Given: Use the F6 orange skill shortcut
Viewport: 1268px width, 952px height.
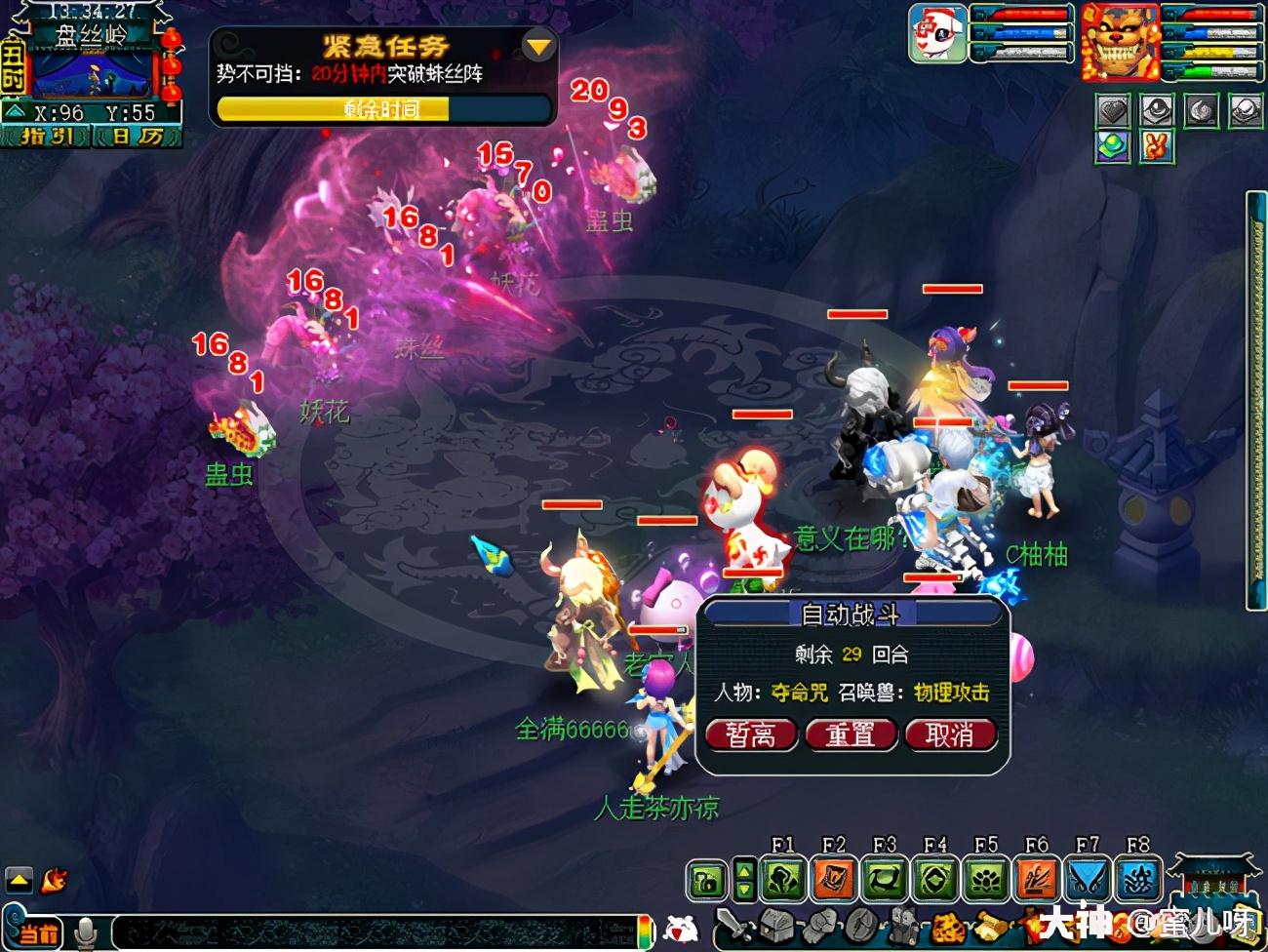Looking at the screenshot, I should pos(1037,880).
